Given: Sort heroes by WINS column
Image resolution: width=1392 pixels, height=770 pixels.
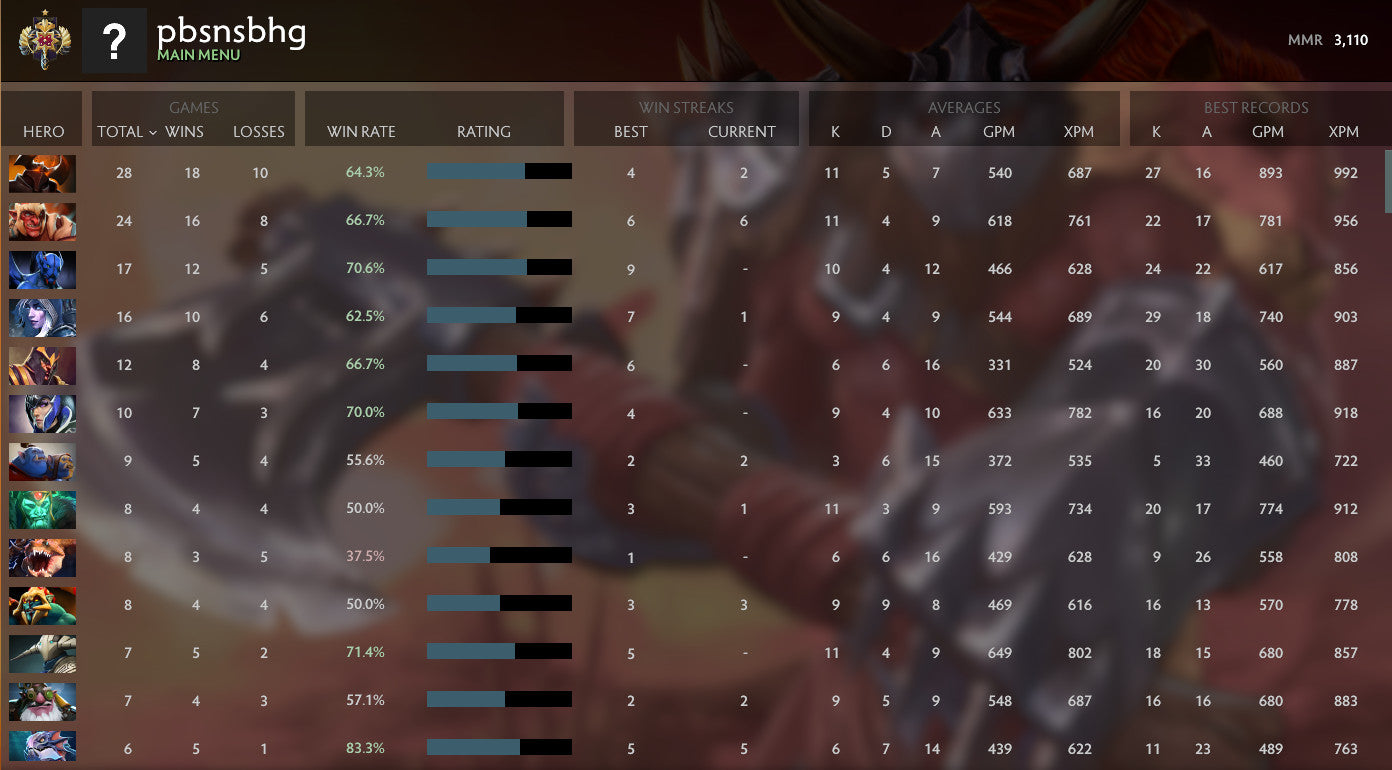Looking at the screenshot, I should pos(191,131).
